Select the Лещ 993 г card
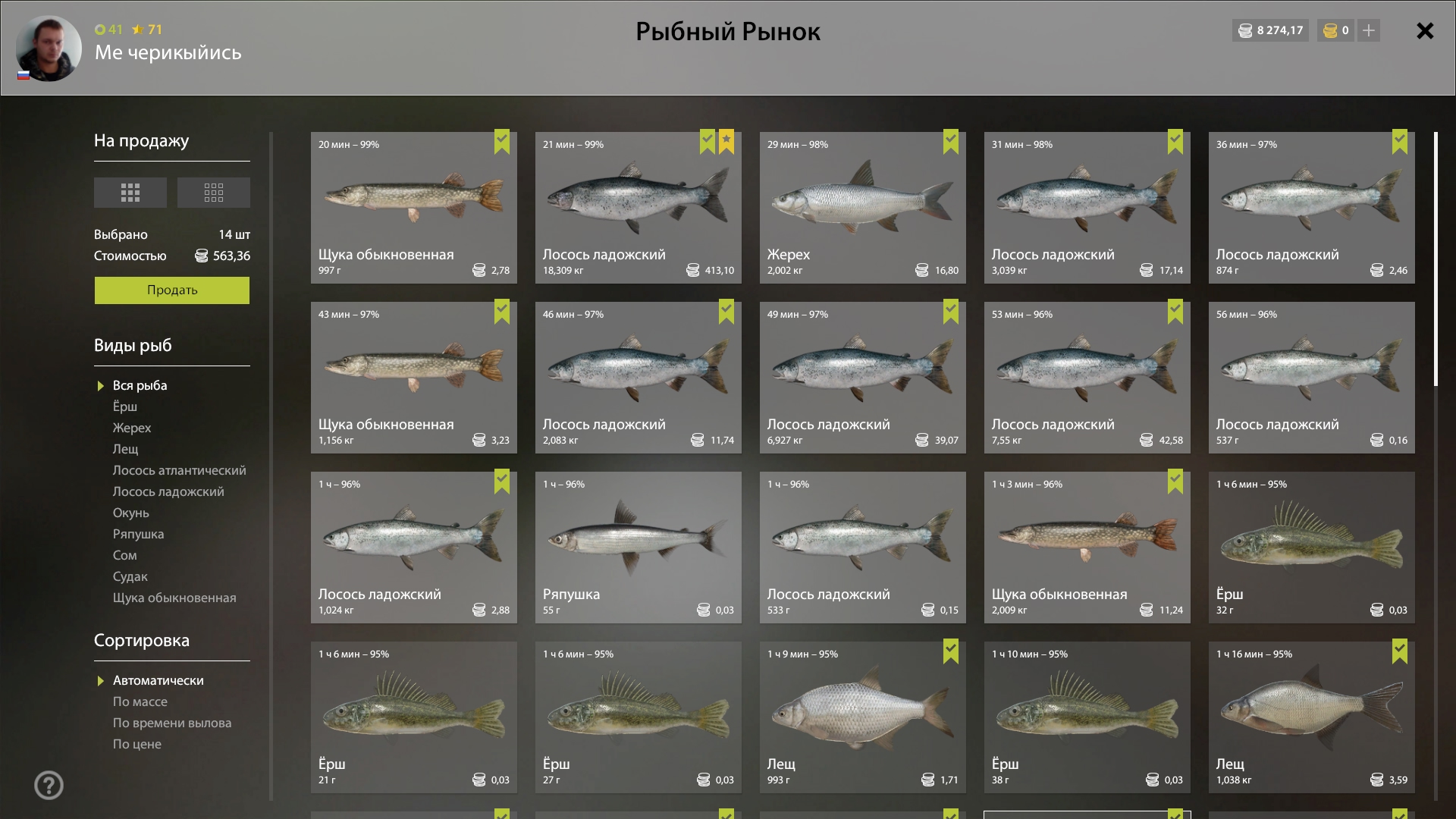This screenshot has height=819, width=1456. point(862,717)
